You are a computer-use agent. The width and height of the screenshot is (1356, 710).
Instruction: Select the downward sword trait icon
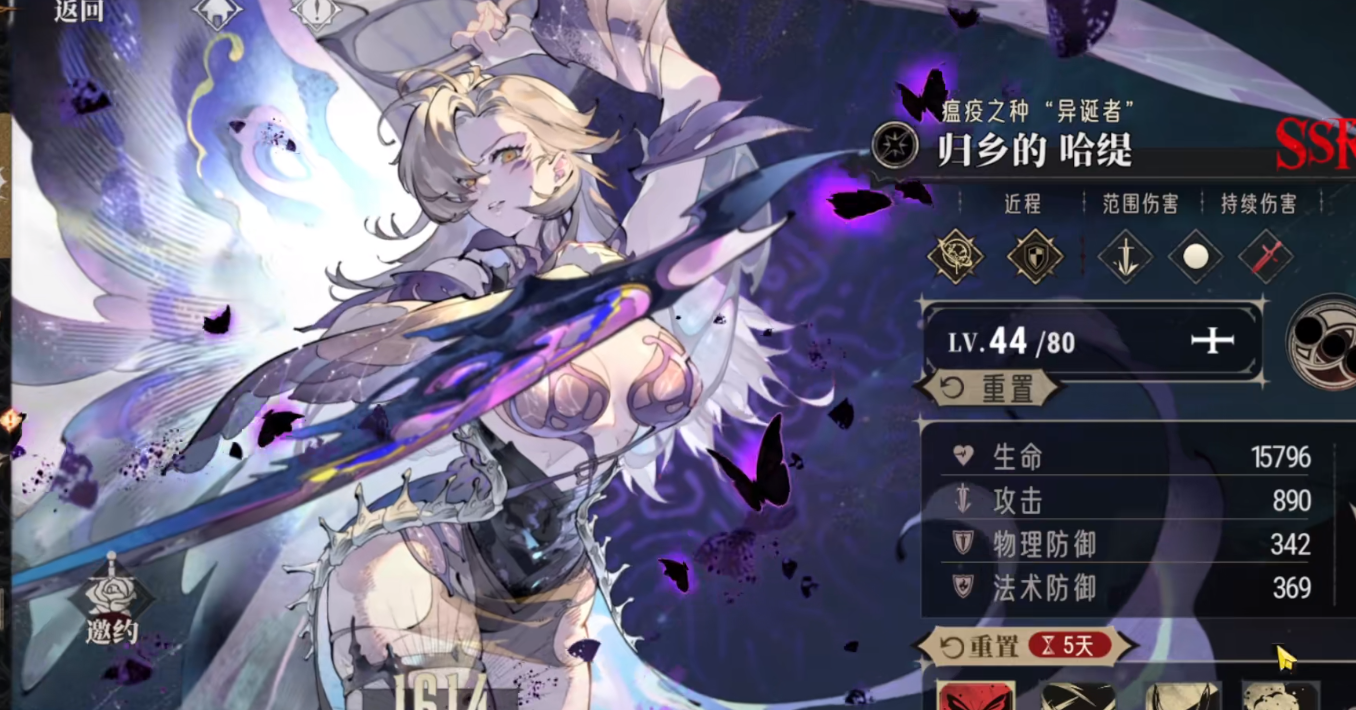click(x=1124, y=257)
